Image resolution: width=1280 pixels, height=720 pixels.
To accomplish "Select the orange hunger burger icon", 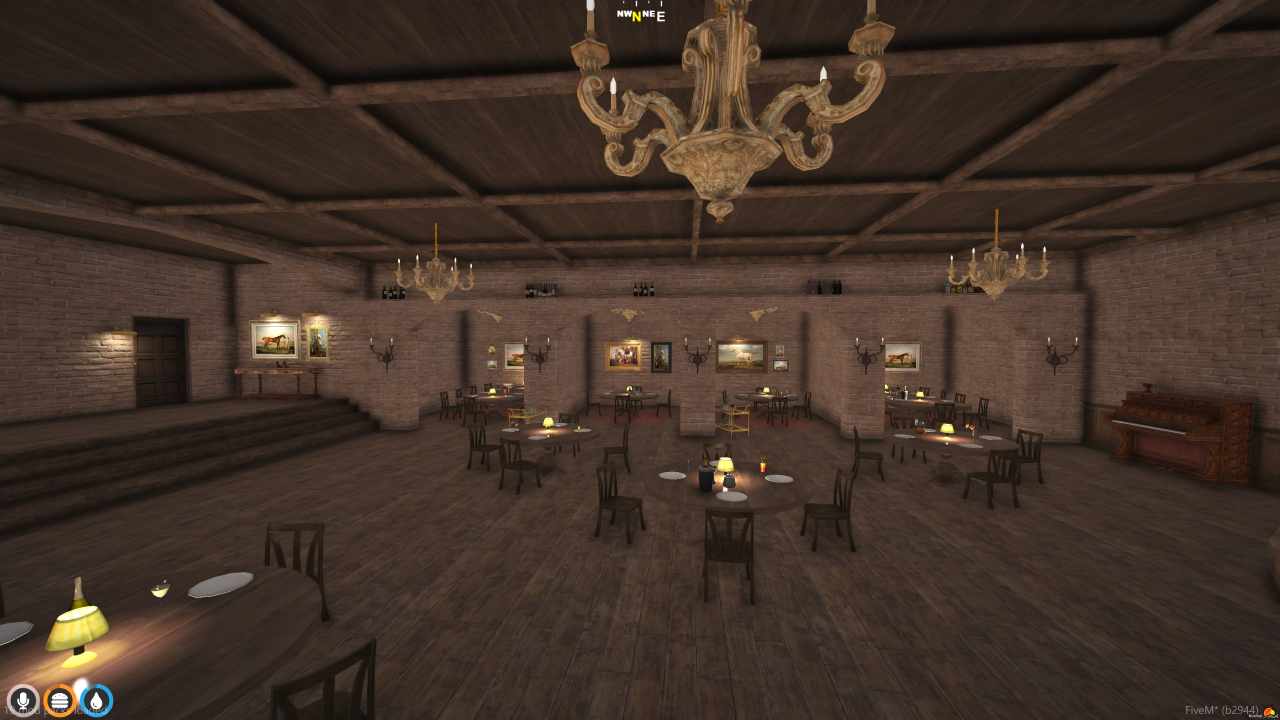I will click(x=58, y=701).
